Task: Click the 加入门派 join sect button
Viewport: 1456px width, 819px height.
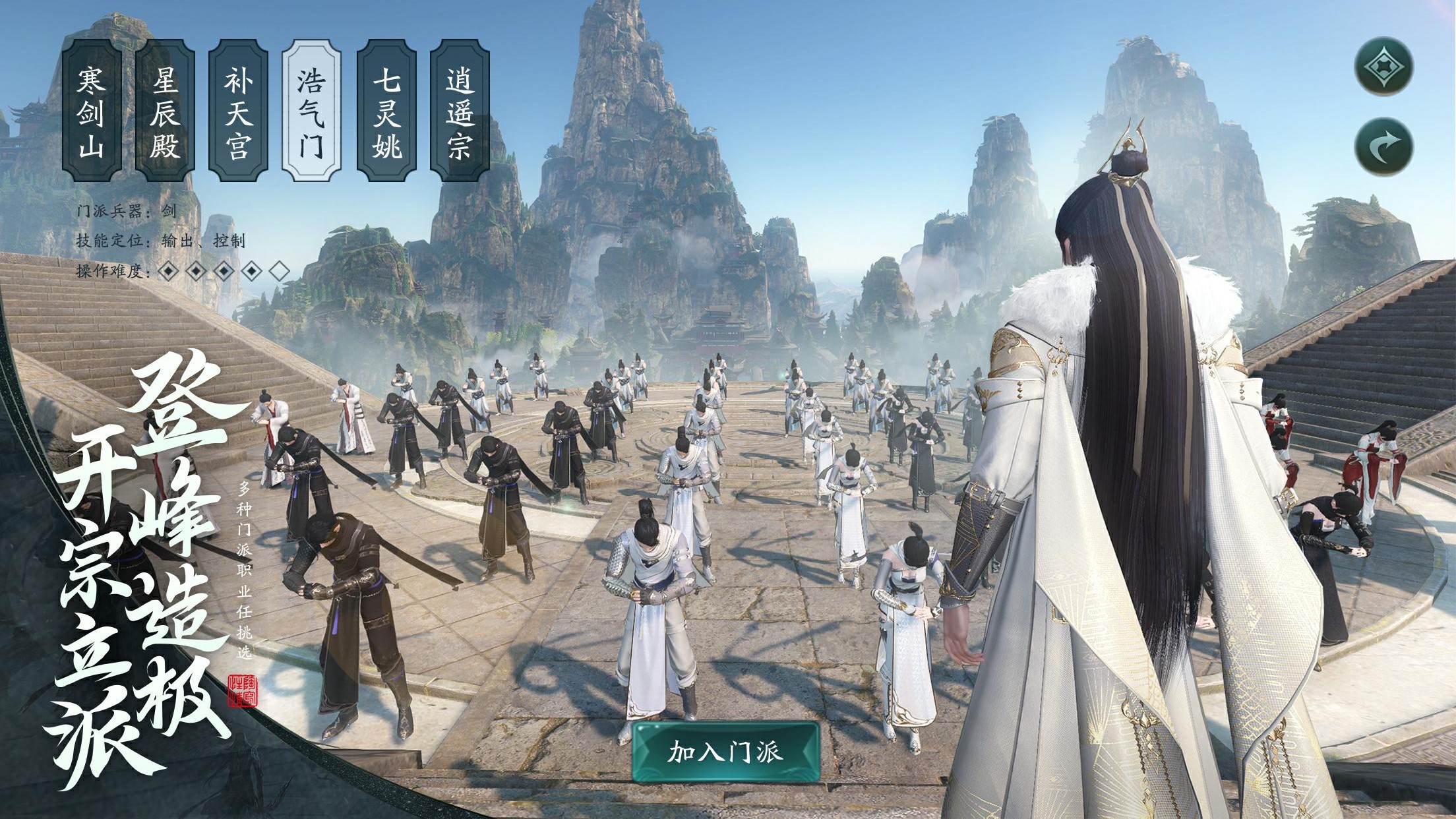Action: point(725,752)
